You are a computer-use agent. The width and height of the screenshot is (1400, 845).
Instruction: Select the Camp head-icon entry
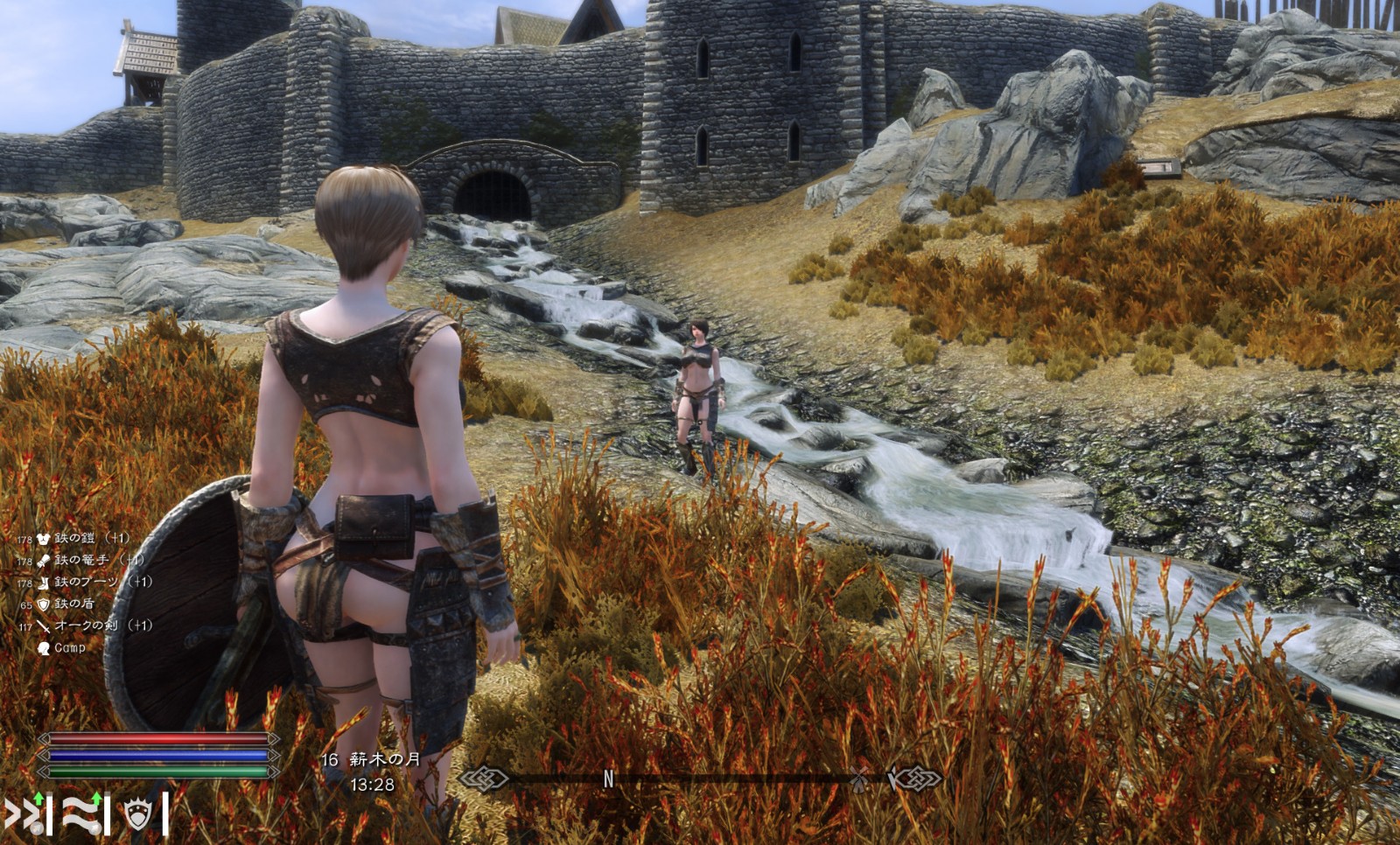69,648
